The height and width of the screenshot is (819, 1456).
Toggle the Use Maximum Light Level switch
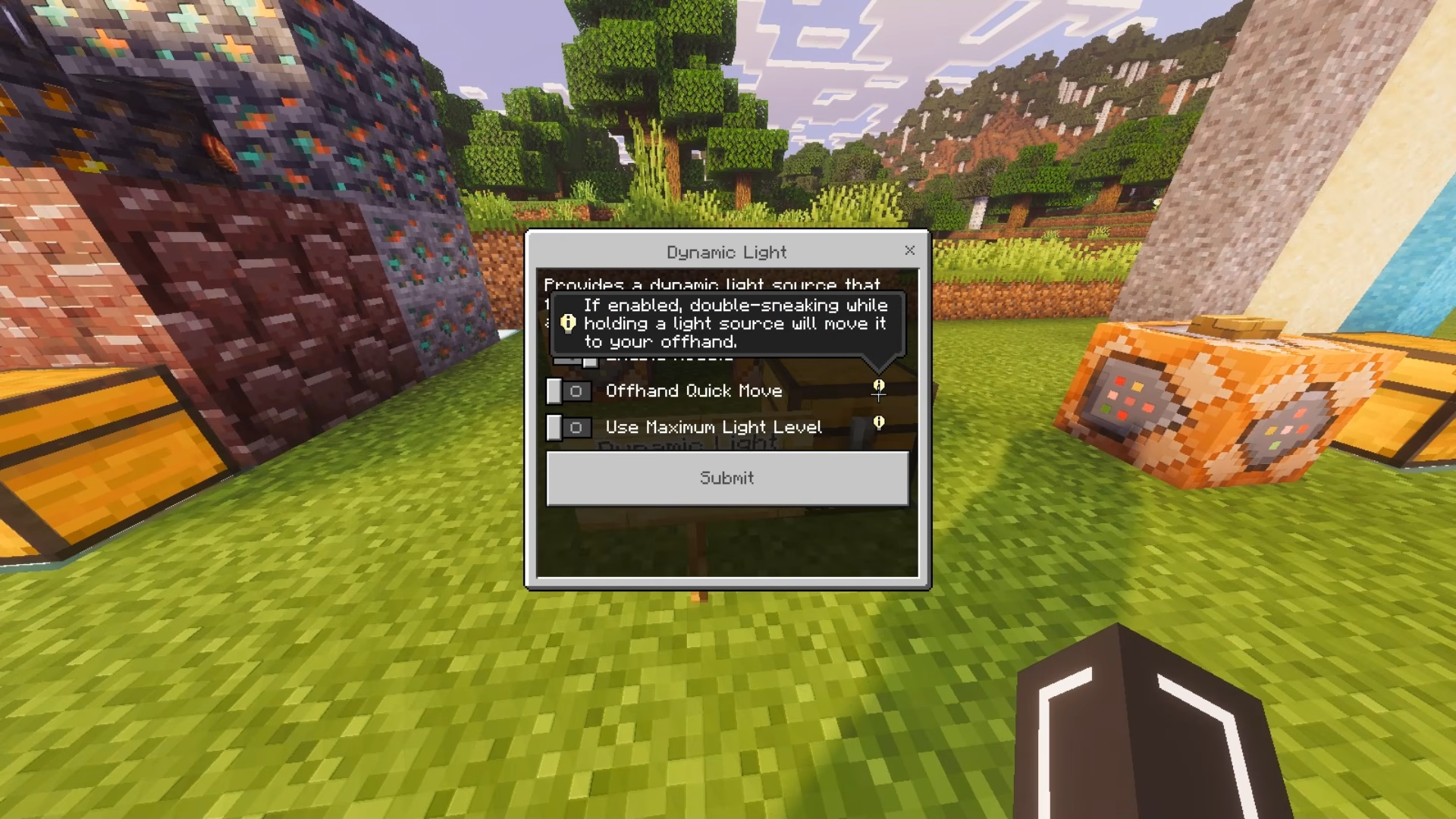(x=569, y=428)
